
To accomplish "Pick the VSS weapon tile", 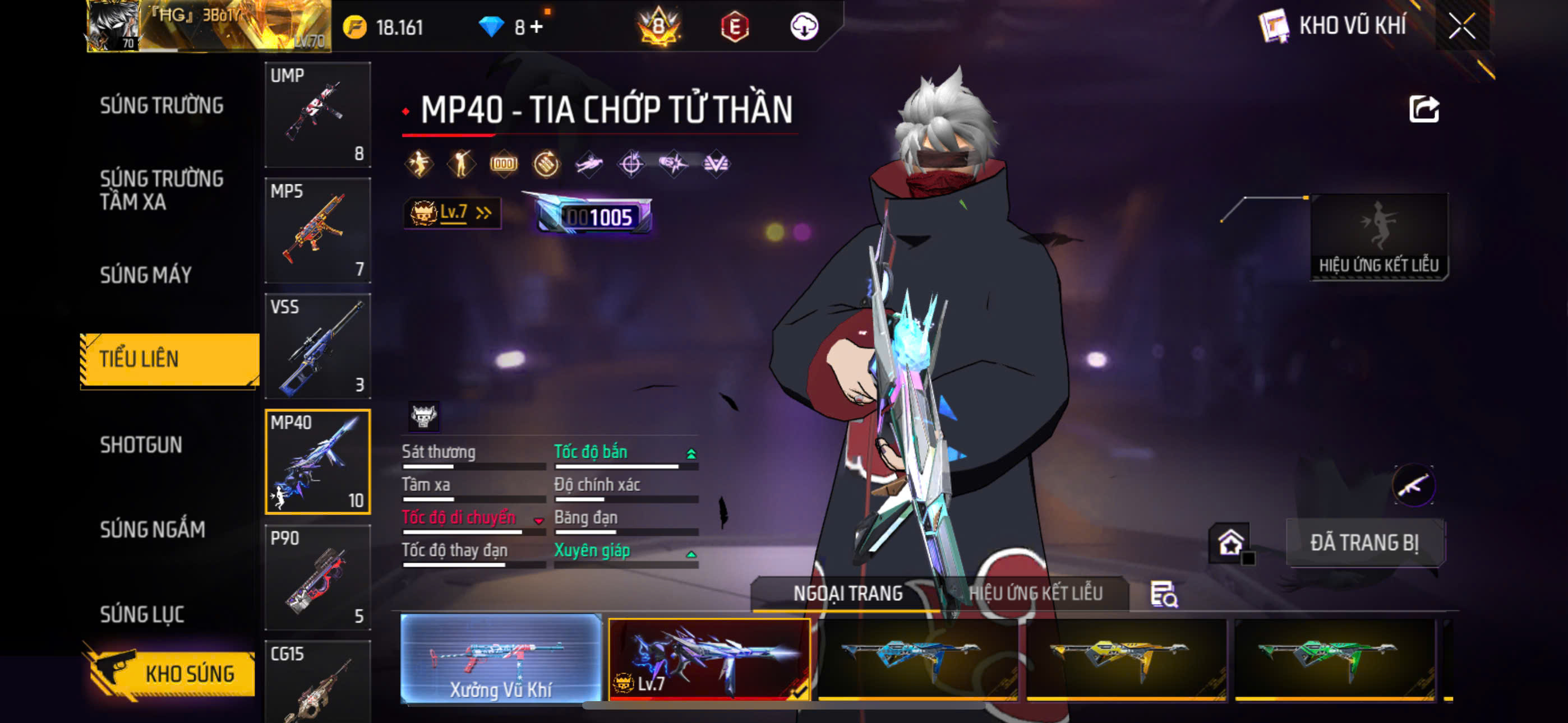I will (318, 346).
